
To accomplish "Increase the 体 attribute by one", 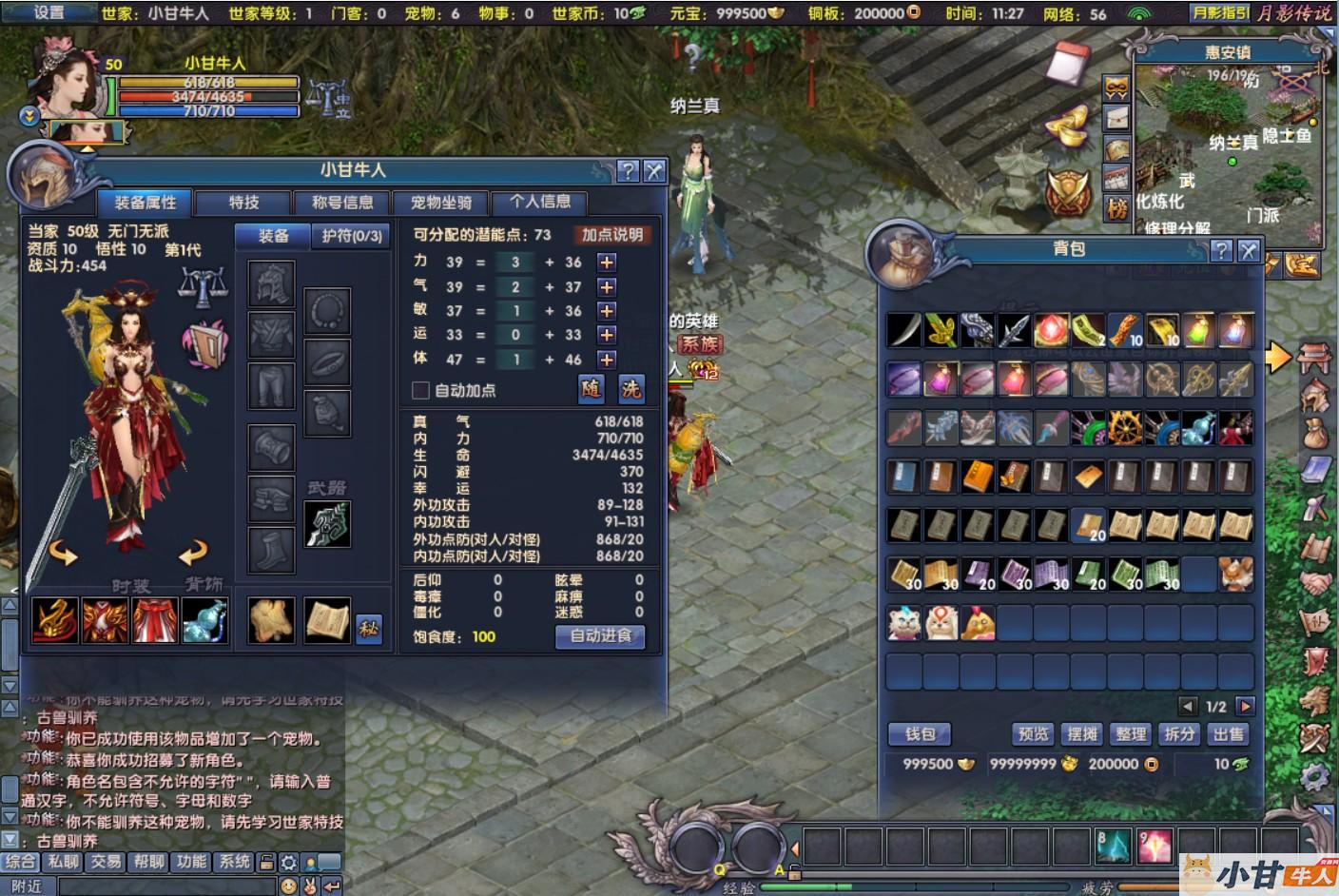I will click(607, 360).
